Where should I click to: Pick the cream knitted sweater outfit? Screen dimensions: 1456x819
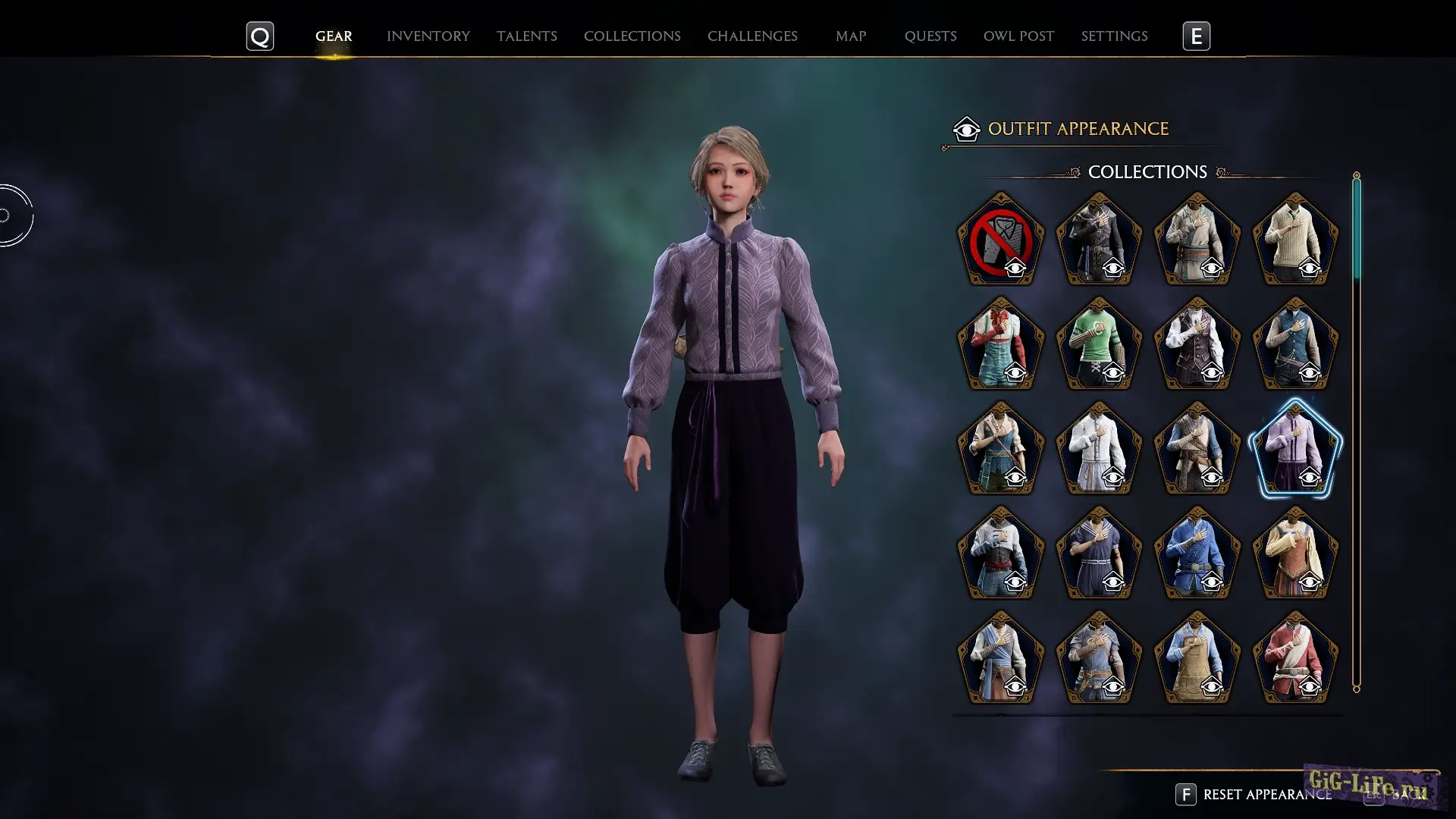click(x=1295, y=240)
